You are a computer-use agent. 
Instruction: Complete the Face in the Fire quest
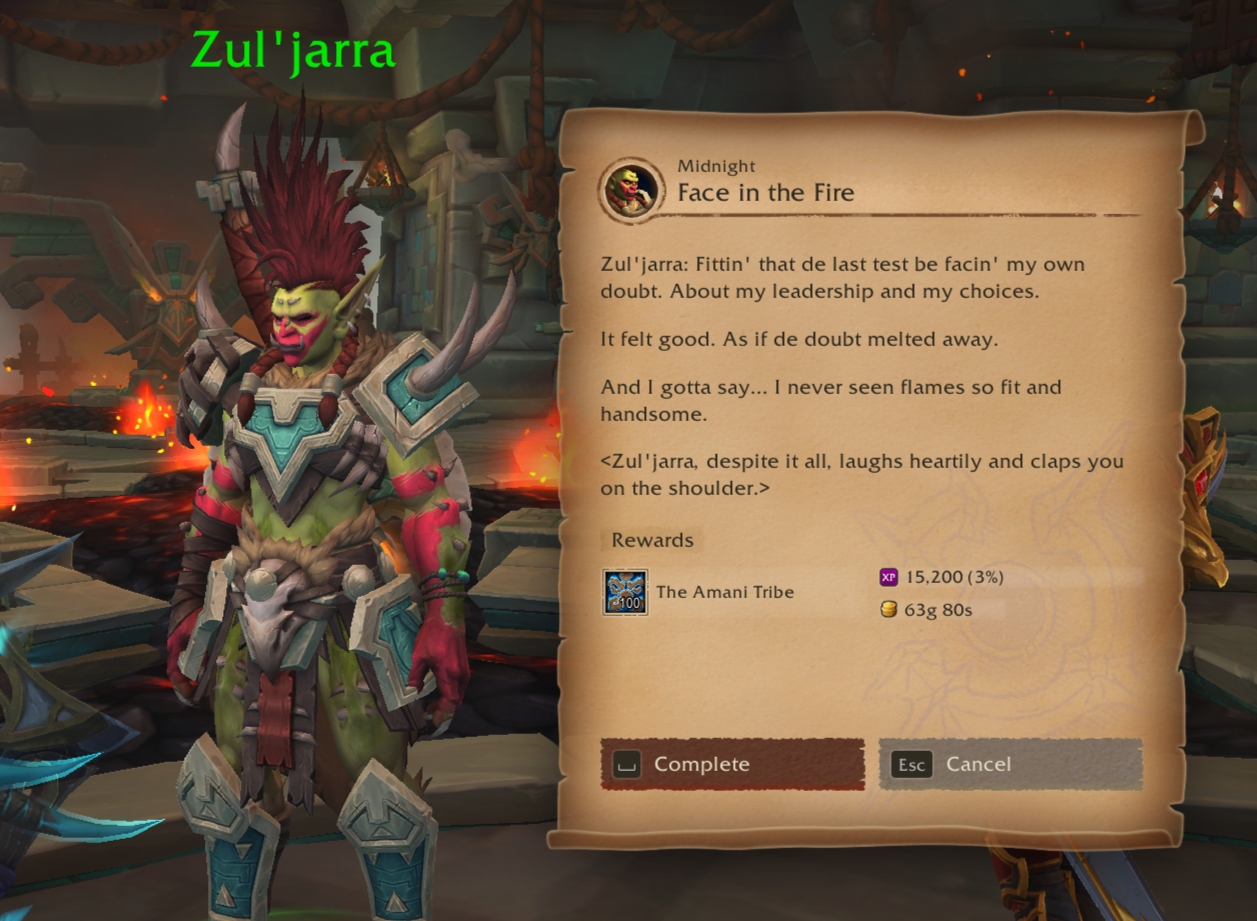coord(732,765)
